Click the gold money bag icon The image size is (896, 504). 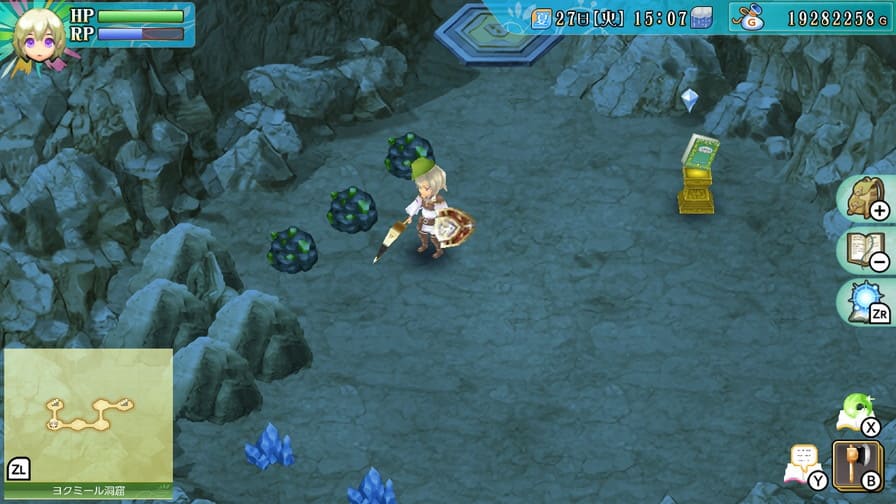tap(749, 17)
